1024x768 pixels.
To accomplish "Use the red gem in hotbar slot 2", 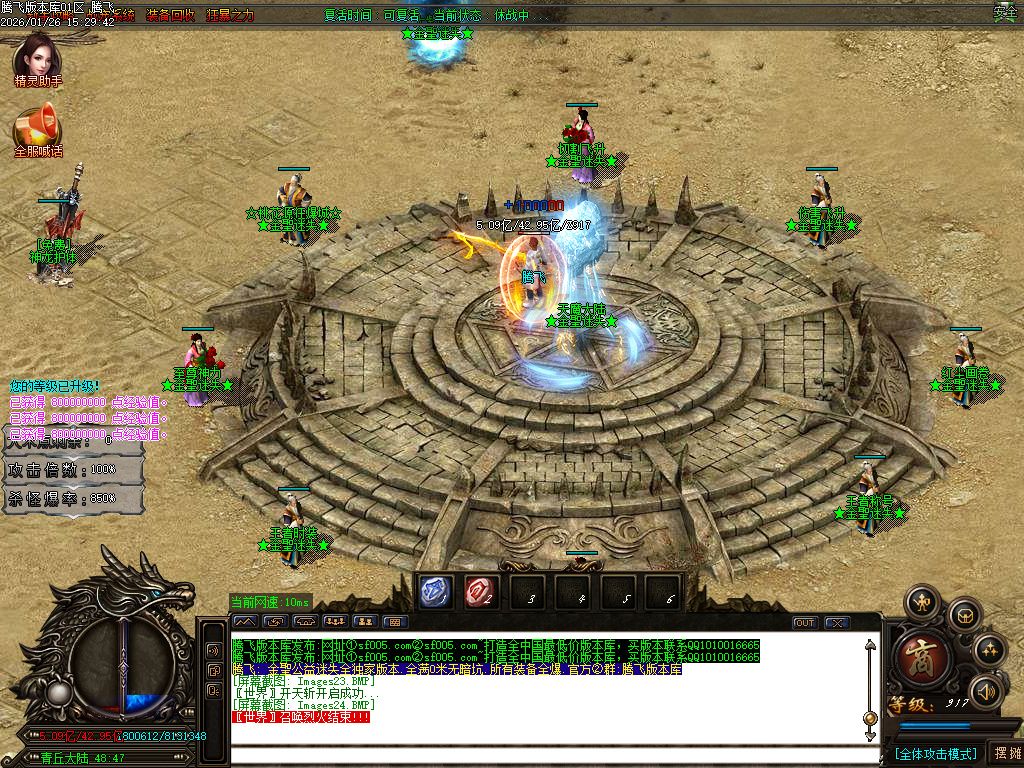I will [480, 592].
